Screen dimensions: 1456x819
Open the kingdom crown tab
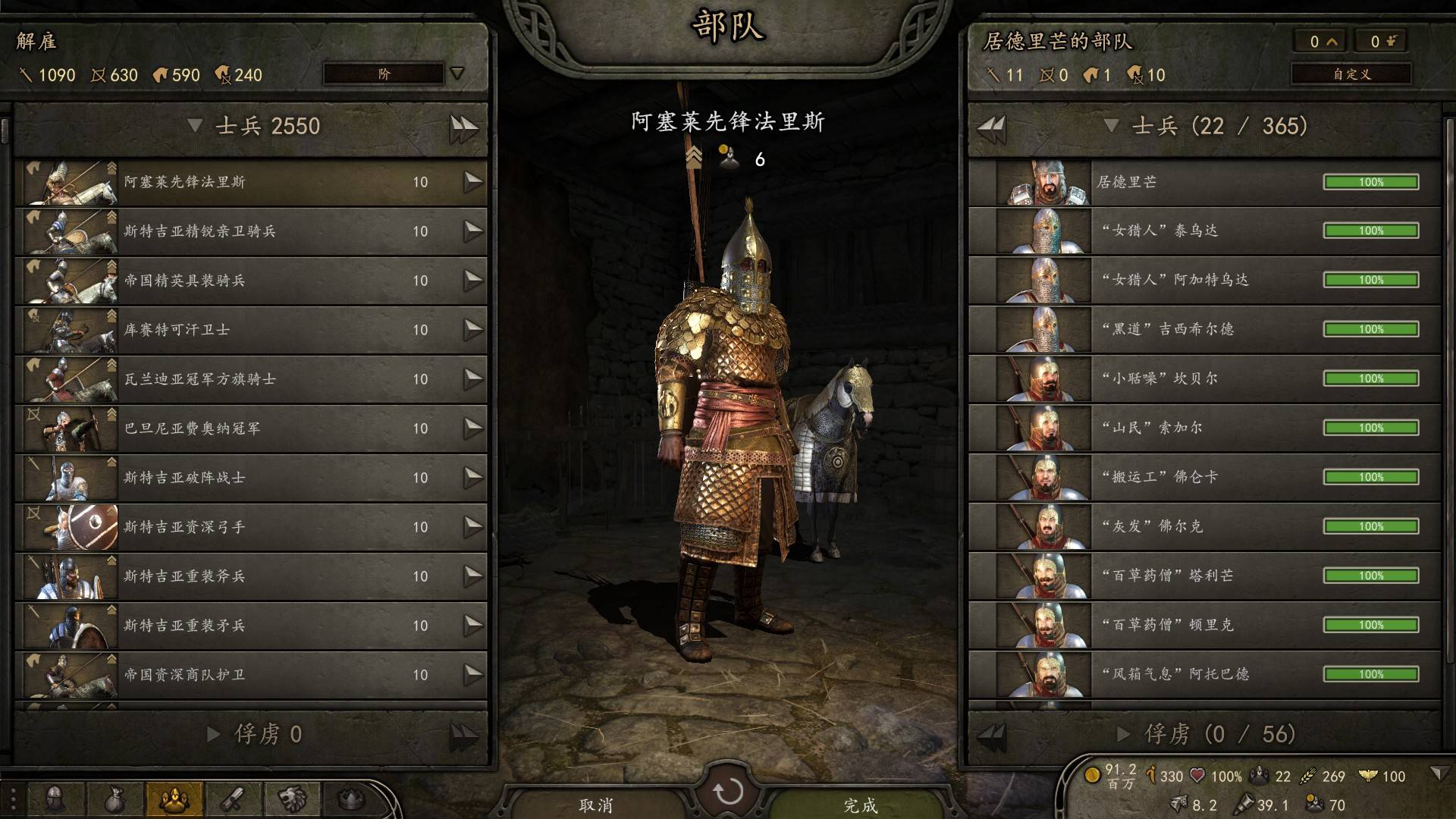point(350,799)
